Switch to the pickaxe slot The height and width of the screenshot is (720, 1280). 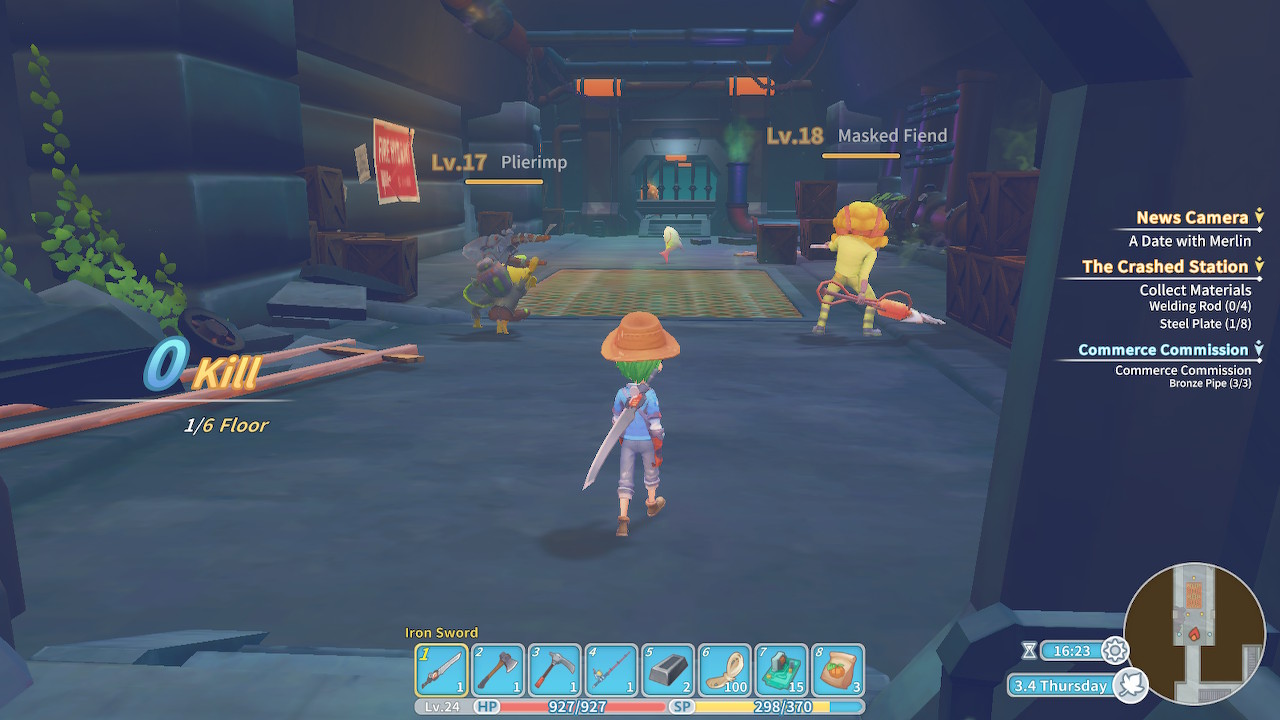[x=555, y=670]
